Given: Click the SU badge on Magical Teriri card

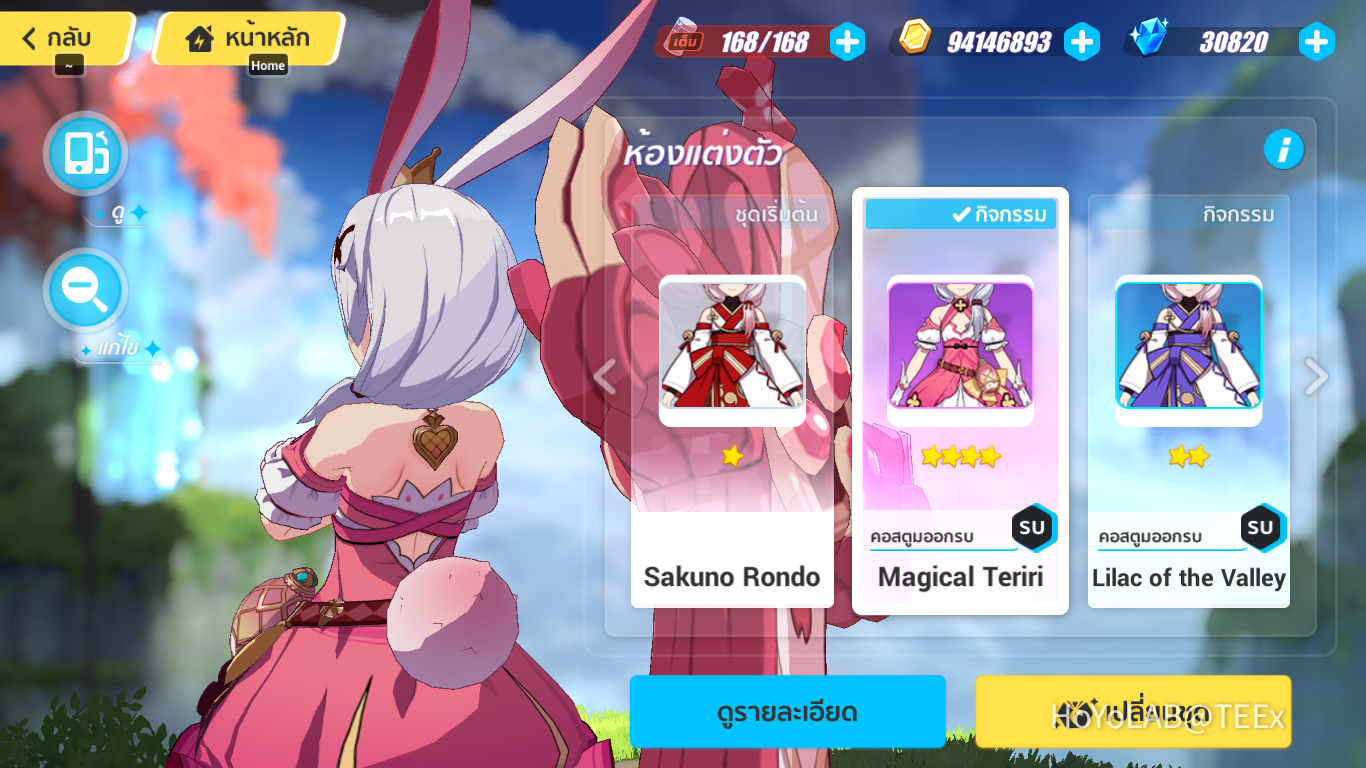Looking at the screenshot, I should [x=1034, y=529].
